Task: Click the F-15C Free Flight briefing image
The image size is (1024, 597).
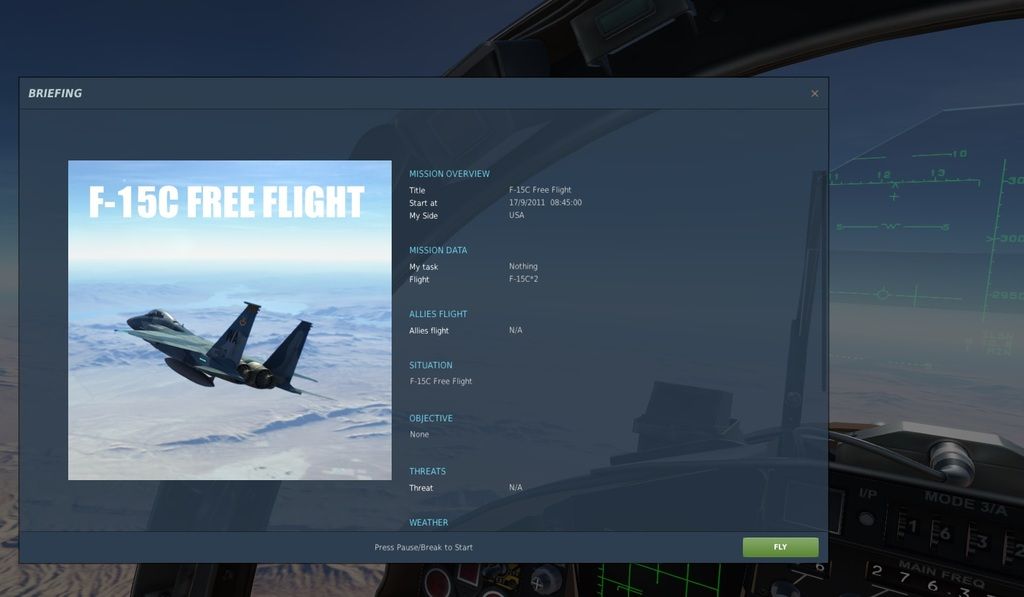Action: point(230,320)
